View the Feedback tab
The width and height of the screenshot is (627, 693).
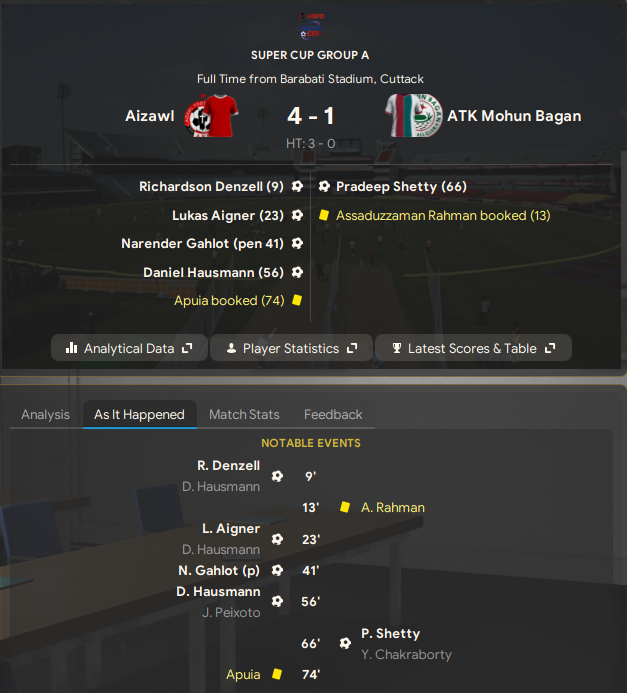(333, 414)
